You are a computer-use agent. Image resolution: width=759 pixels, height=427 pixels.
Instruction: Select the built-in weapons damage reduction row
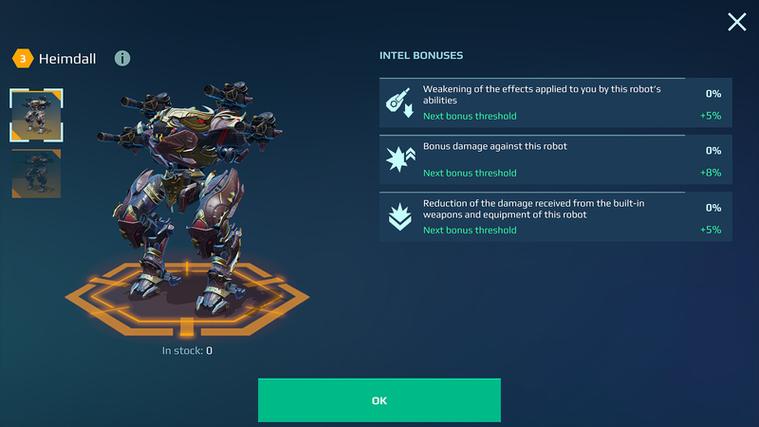(x=555, y=216)
